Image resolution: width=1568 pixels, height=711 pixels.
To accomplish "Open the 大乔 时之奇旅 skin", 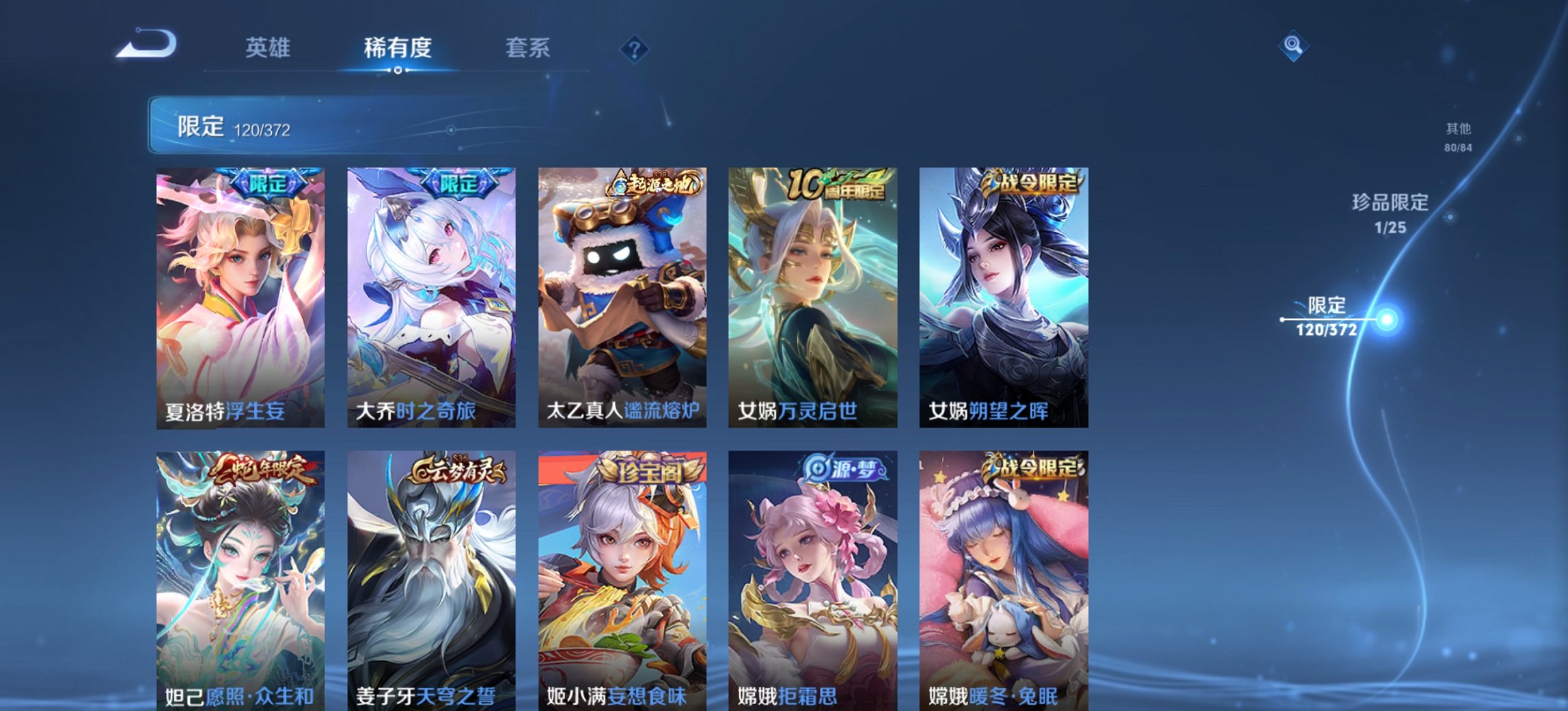I will (431, 294).
